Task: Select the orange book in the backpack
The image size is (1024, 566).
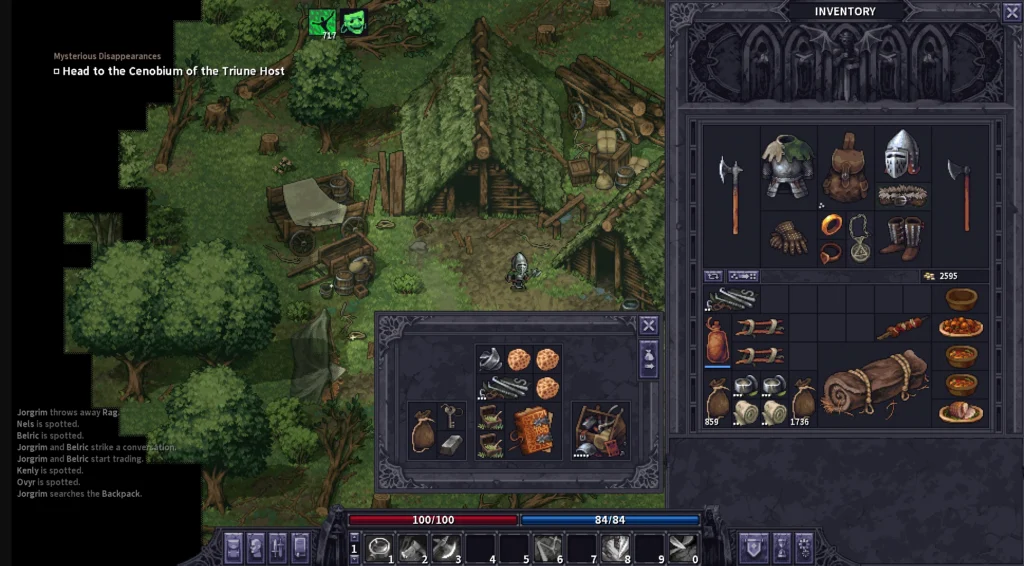Action: (533, 431)
